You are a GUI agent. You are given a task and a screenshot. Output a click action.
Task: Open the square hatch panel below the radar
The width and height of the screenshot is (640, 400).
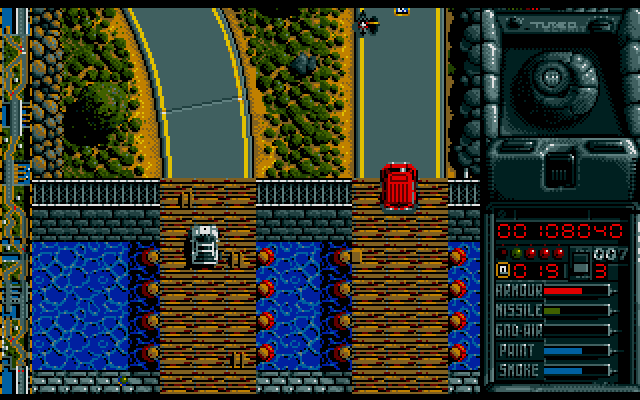click(x=562, y=170)
